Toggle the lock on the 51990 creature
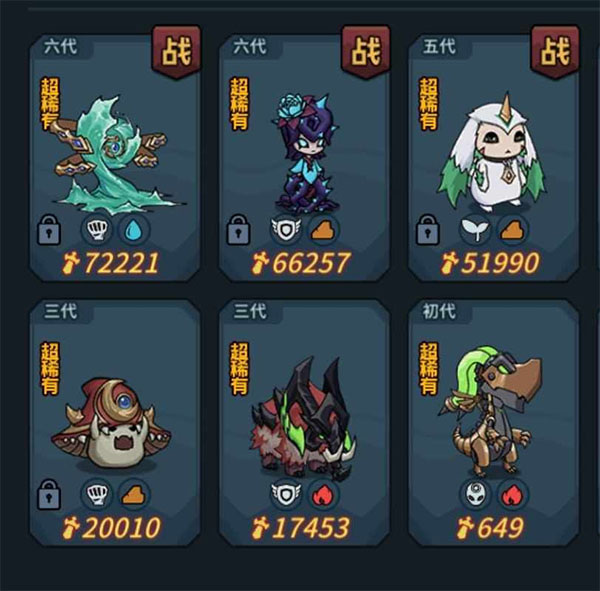The image size is (600, 591). click(427, 231)
